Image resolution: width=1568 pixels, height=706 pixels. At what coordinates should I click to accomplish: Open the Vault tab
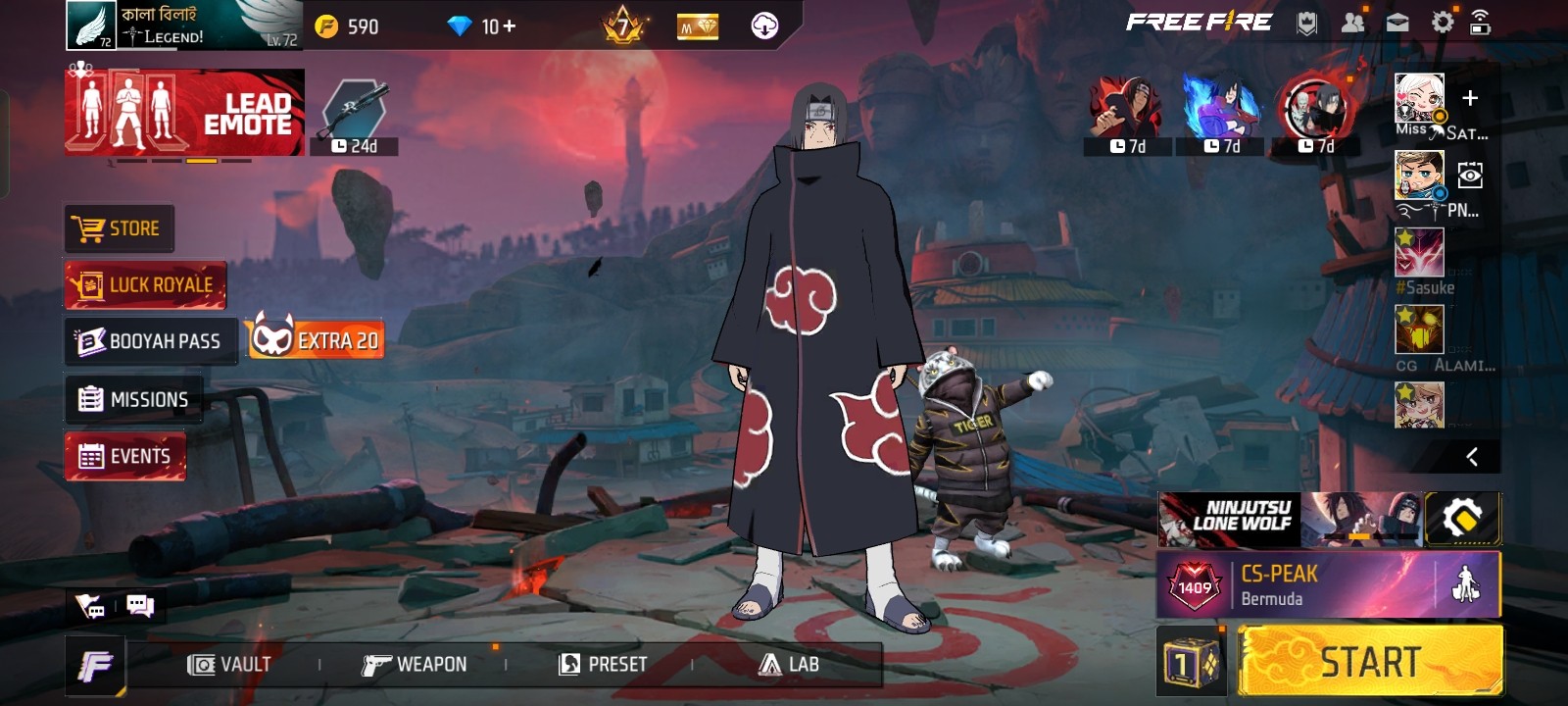click(x=230, y=665)
